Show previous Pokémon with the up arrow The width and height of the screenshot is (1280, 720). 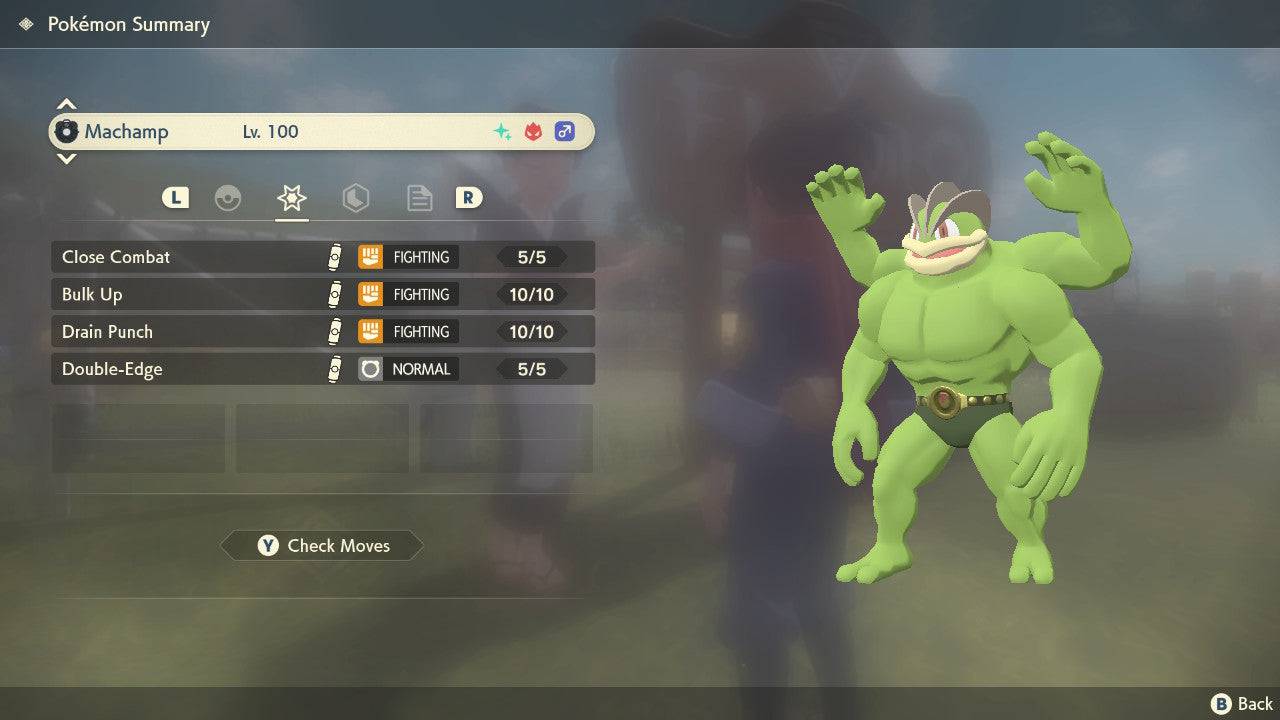click(x=66, y=104)
